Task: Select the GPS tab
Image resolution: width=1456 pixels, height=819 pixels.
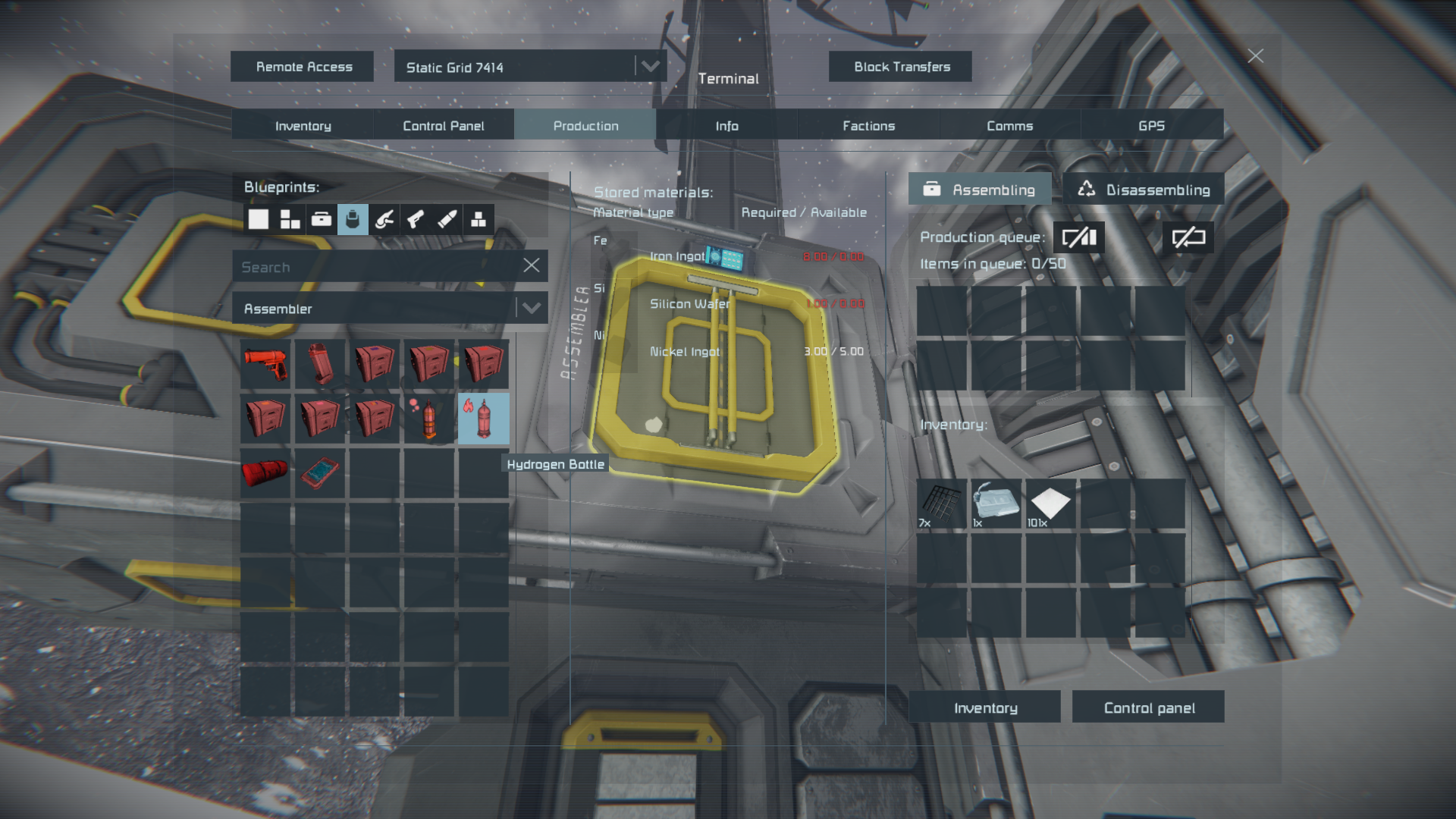Action: pyautogui.click(x=1150, y=126)
